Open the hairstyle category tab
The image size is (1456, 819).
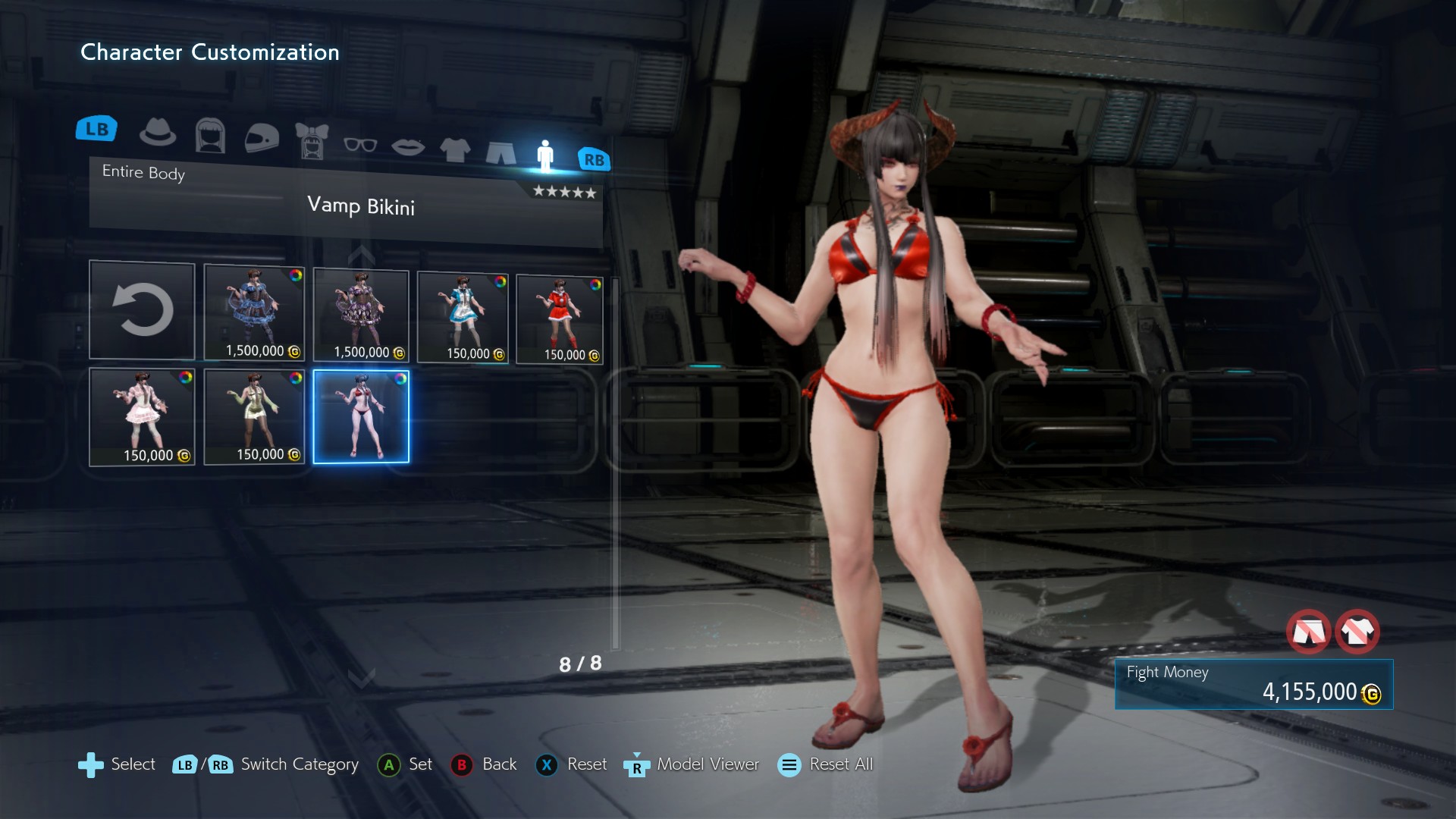[210, 136]
